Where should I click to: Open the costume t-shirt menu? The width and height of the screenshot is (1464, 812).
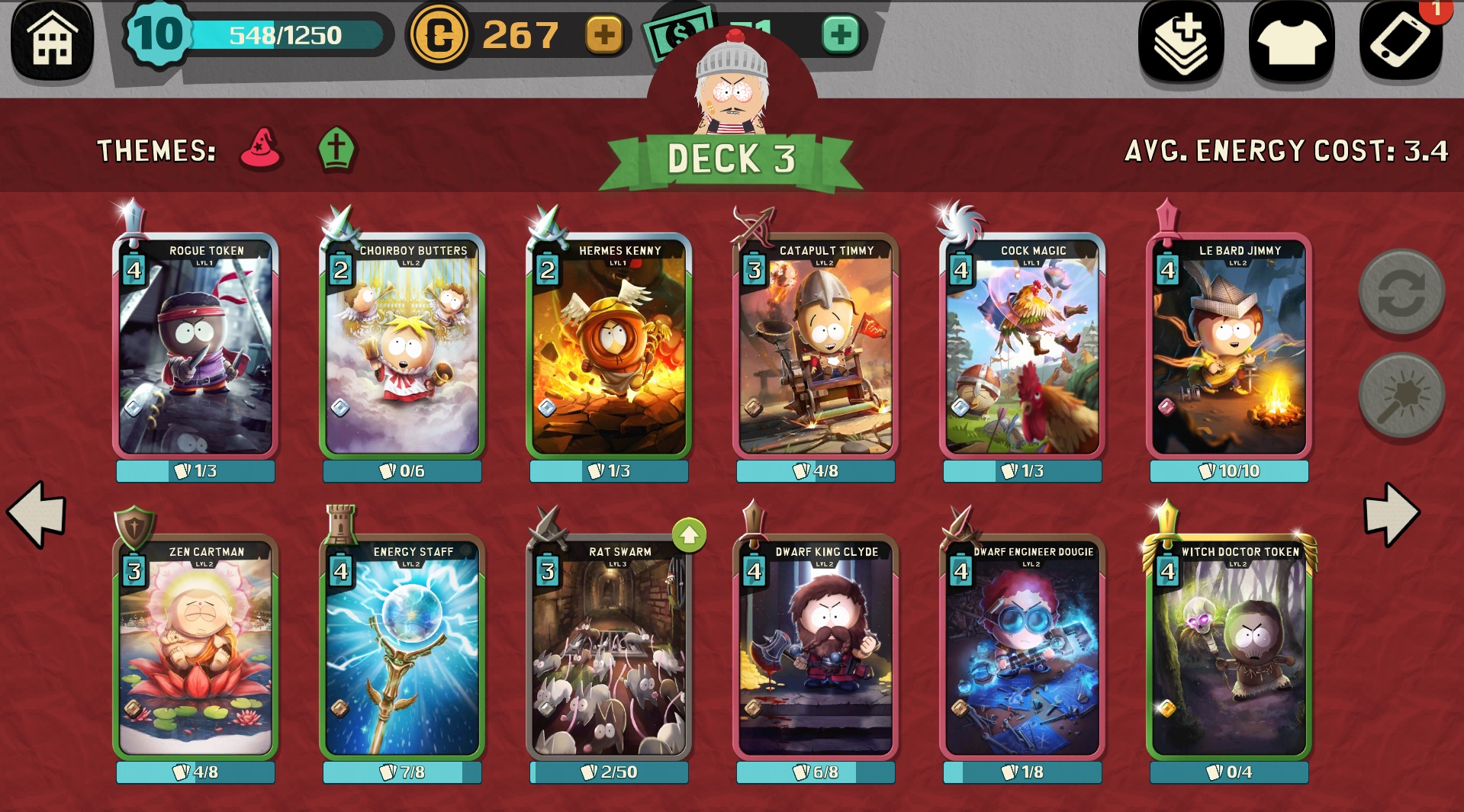[1291, 42]
